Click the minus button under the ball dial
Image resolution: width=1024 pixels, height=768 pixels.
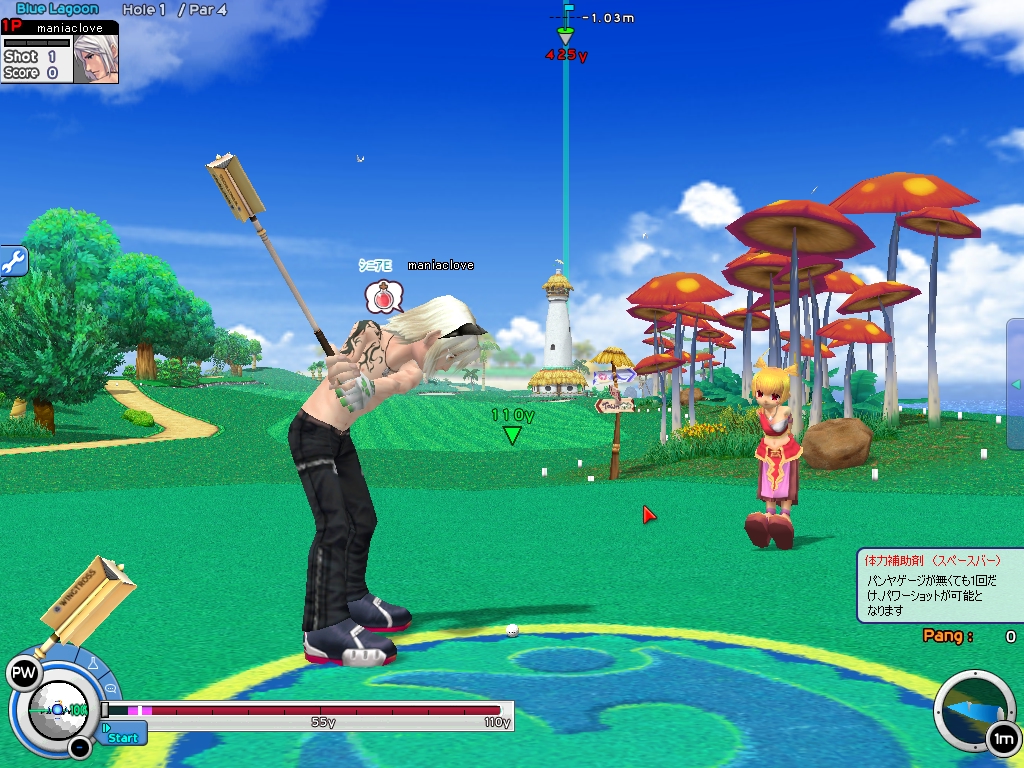pos(80,747)
